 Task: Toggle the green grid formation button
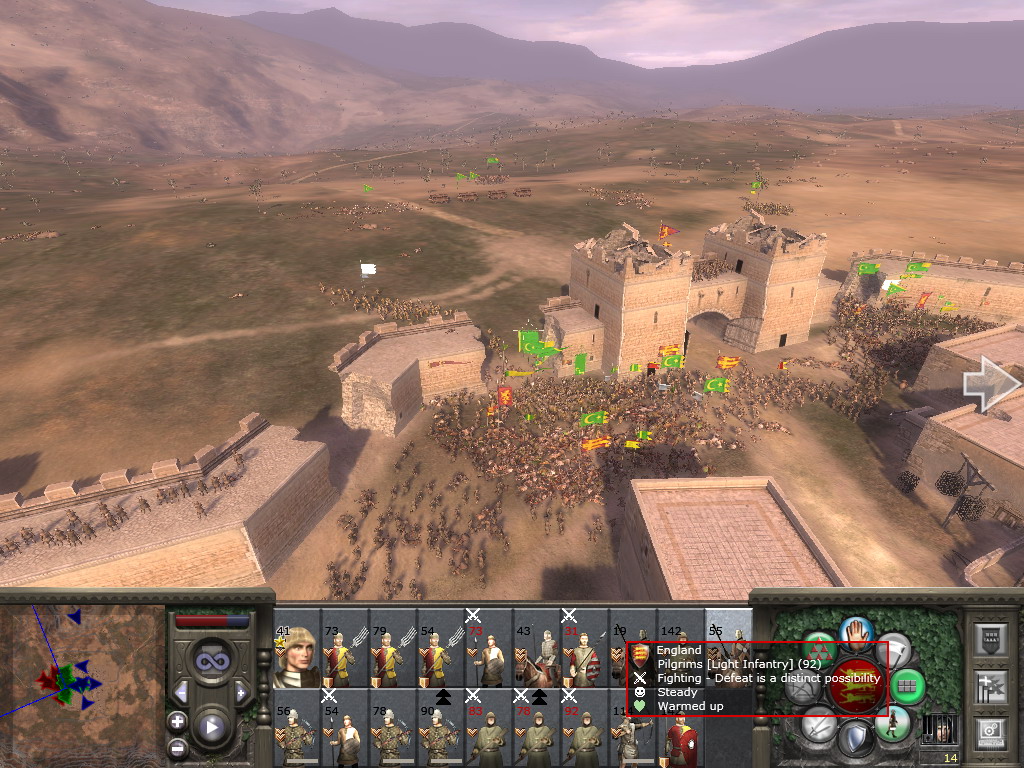[x=907, y=686]
